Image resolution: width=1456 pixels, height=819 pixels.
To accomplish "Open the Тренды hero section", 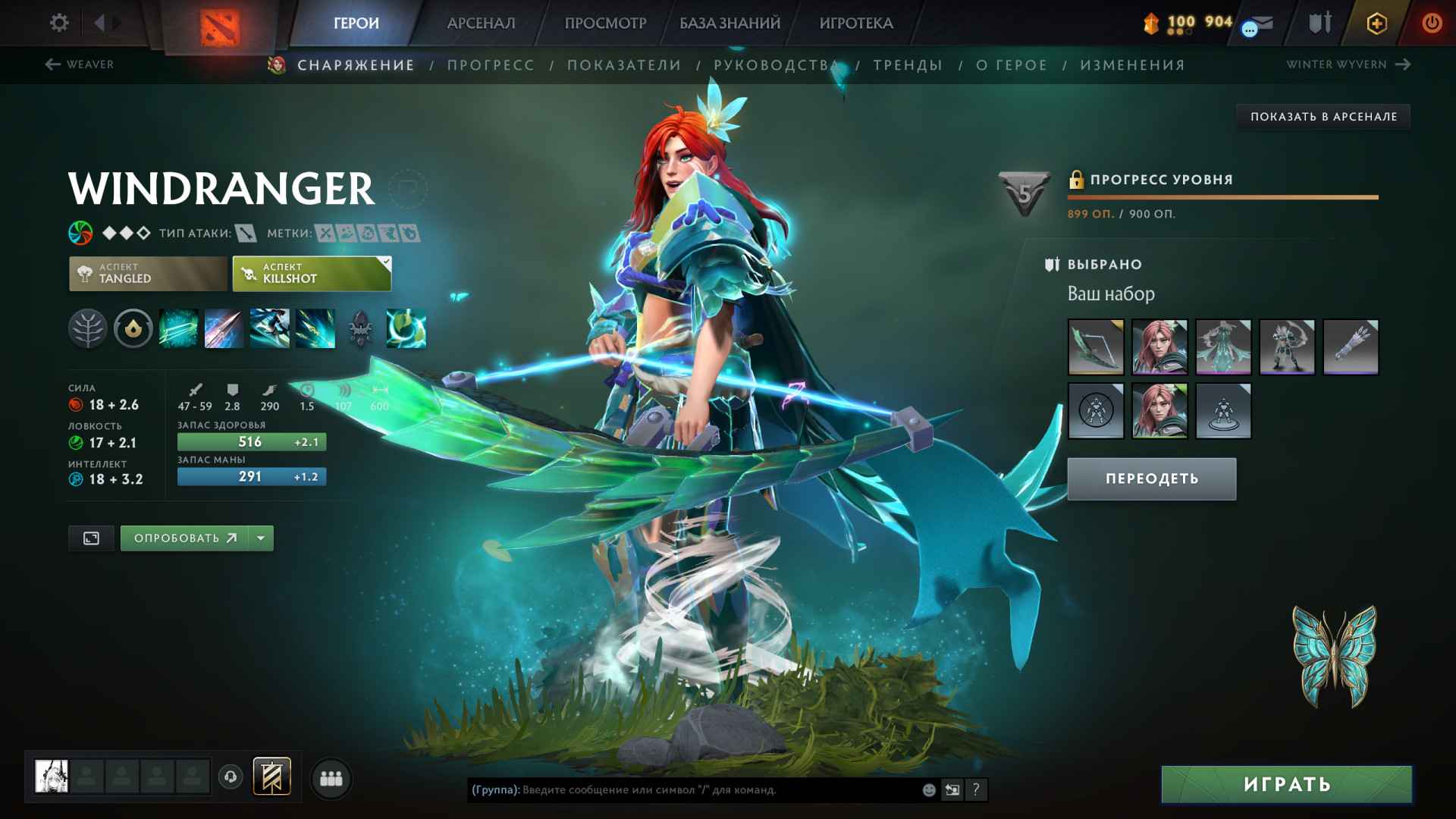I will tap(908, 65).
